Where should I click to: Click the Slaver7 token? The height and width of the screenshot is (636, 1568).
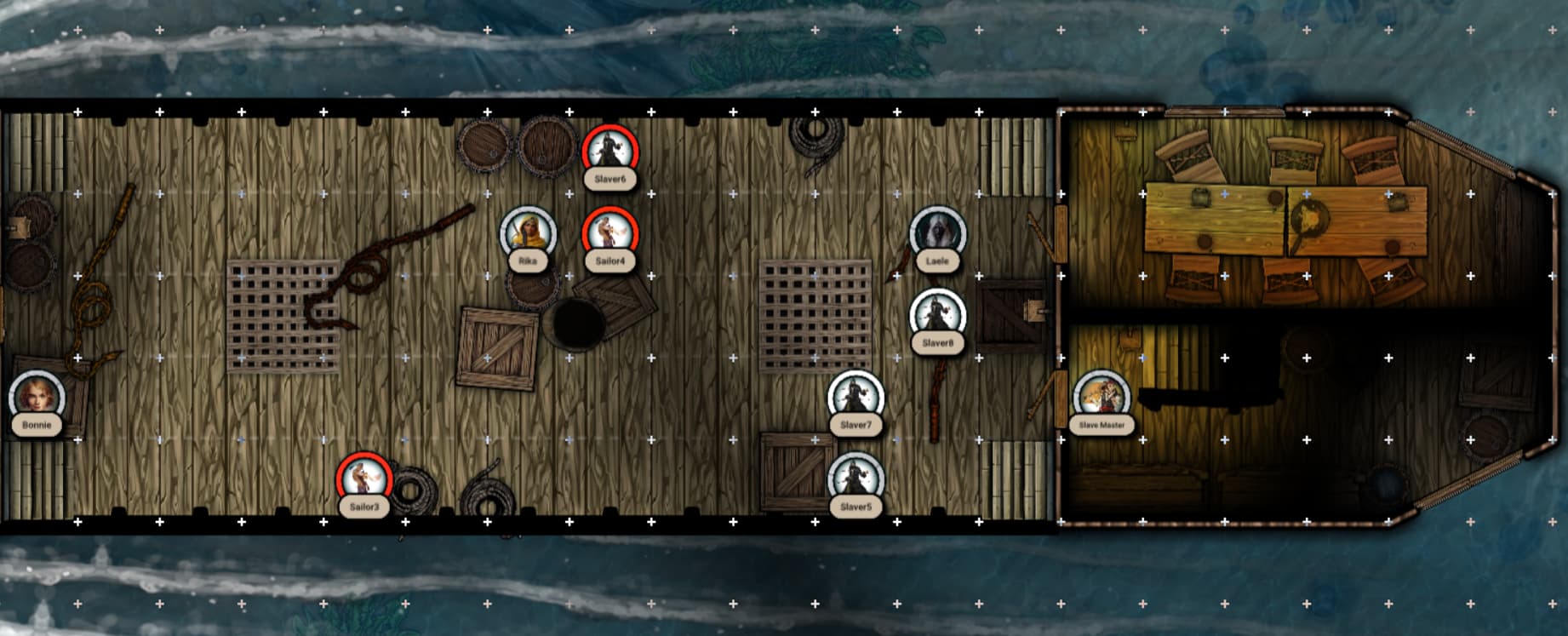856,398
